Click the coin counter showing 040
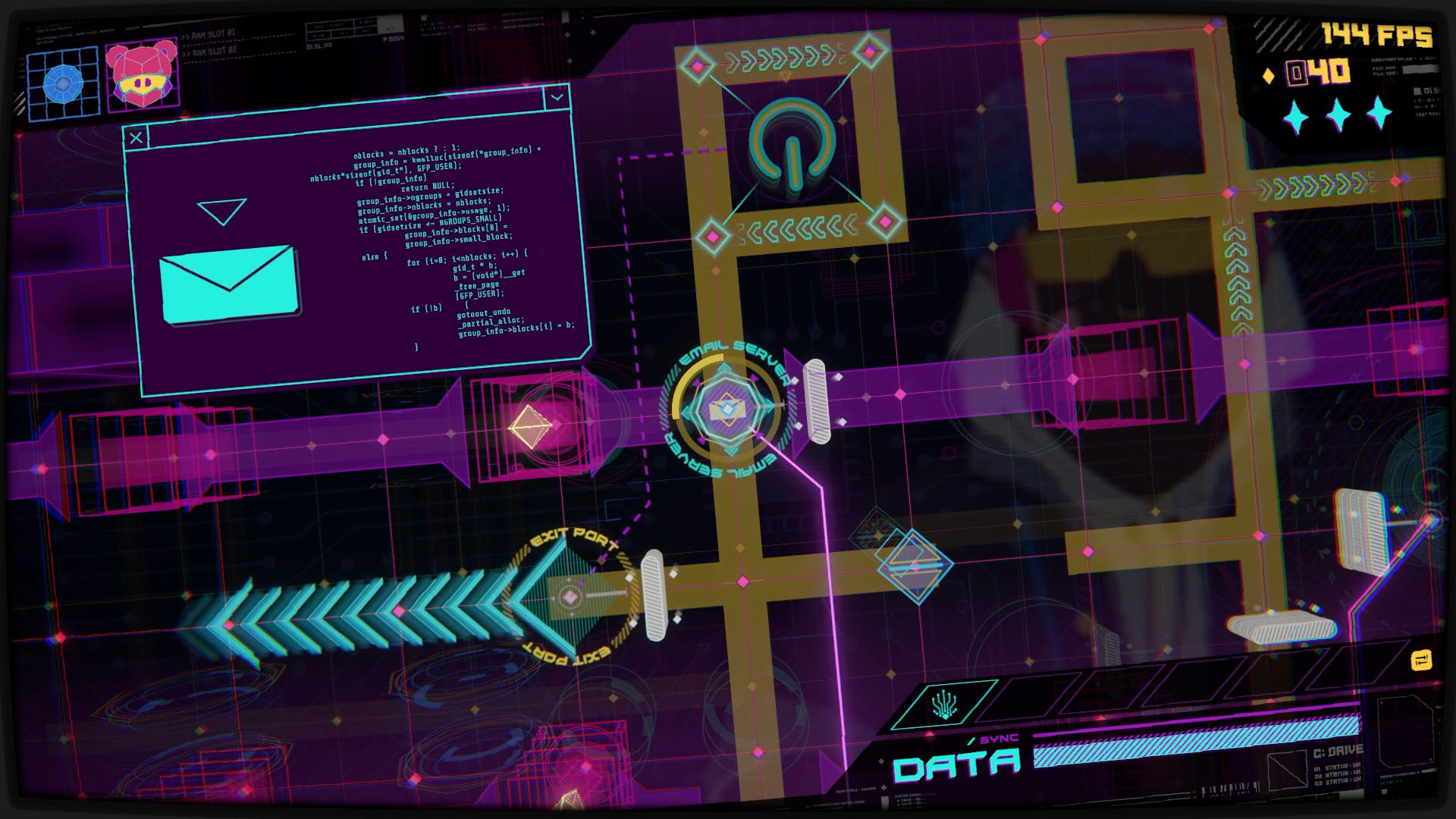 click(1318, 74)
